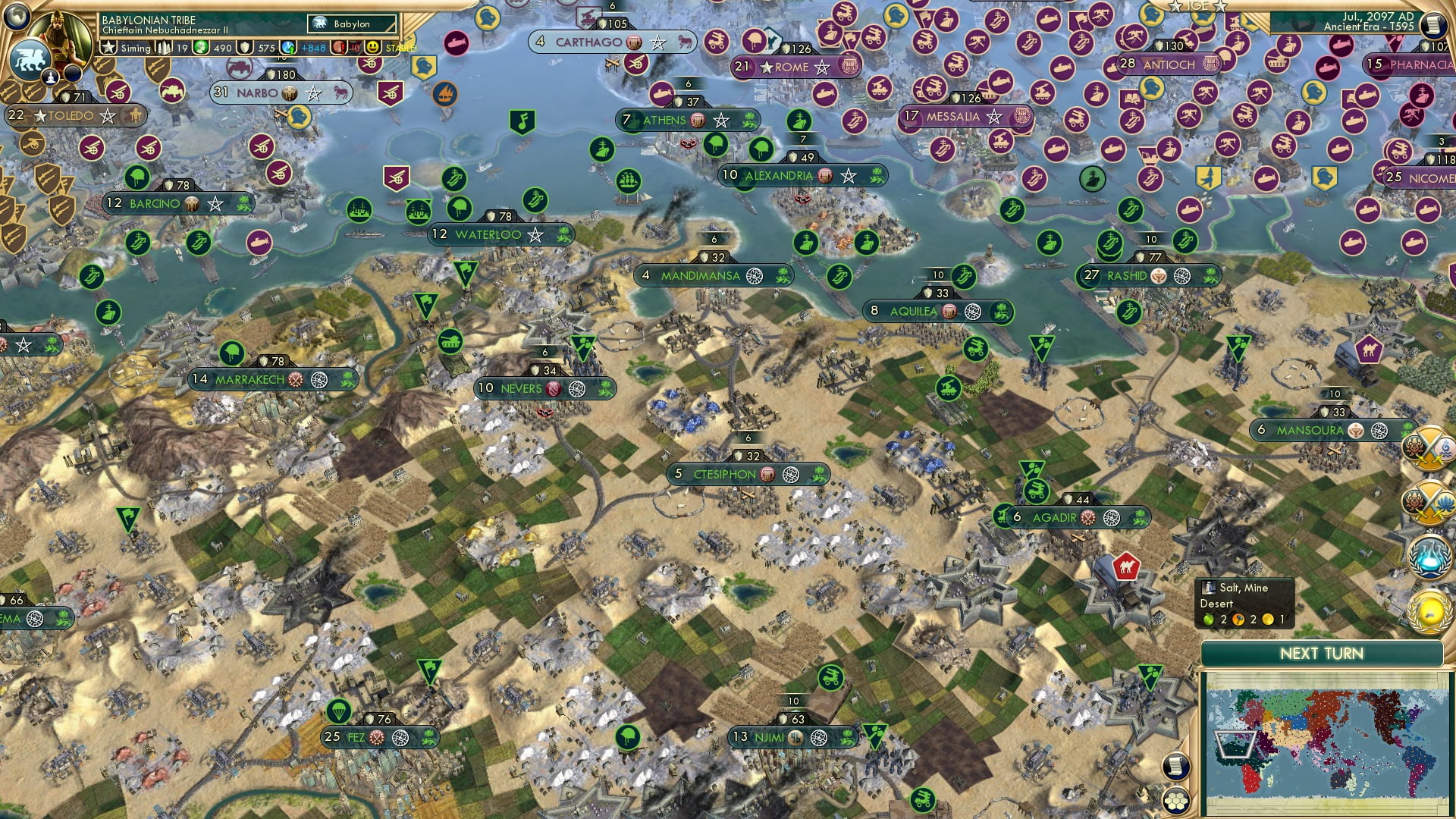This screenshot has height=819, width=1456.
Task: Click the IGE star label at the top
Action: click(1197, 7)
